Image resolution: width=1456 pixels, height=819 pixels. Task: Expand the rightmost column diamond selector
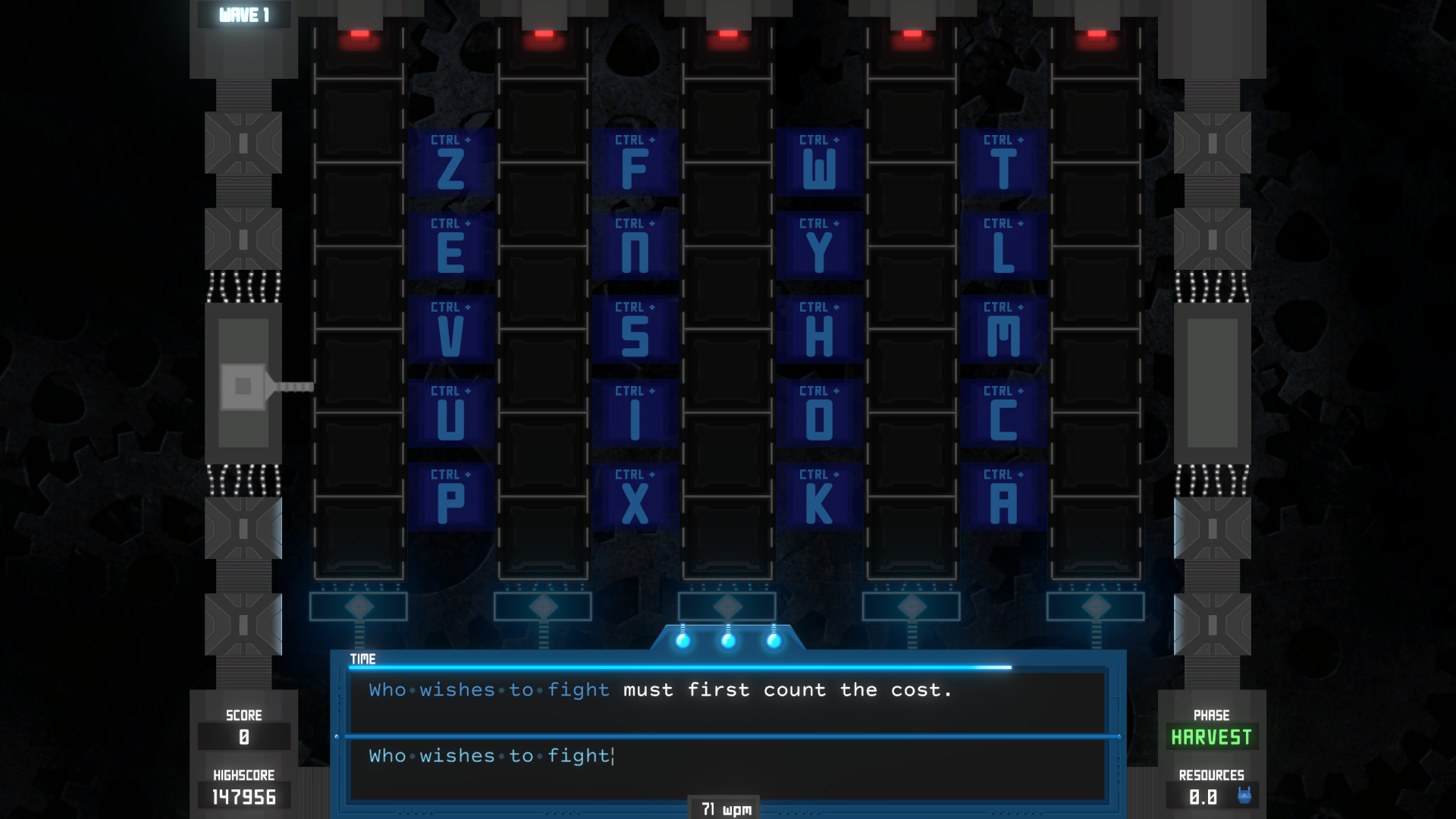[x=1097, y=604]
